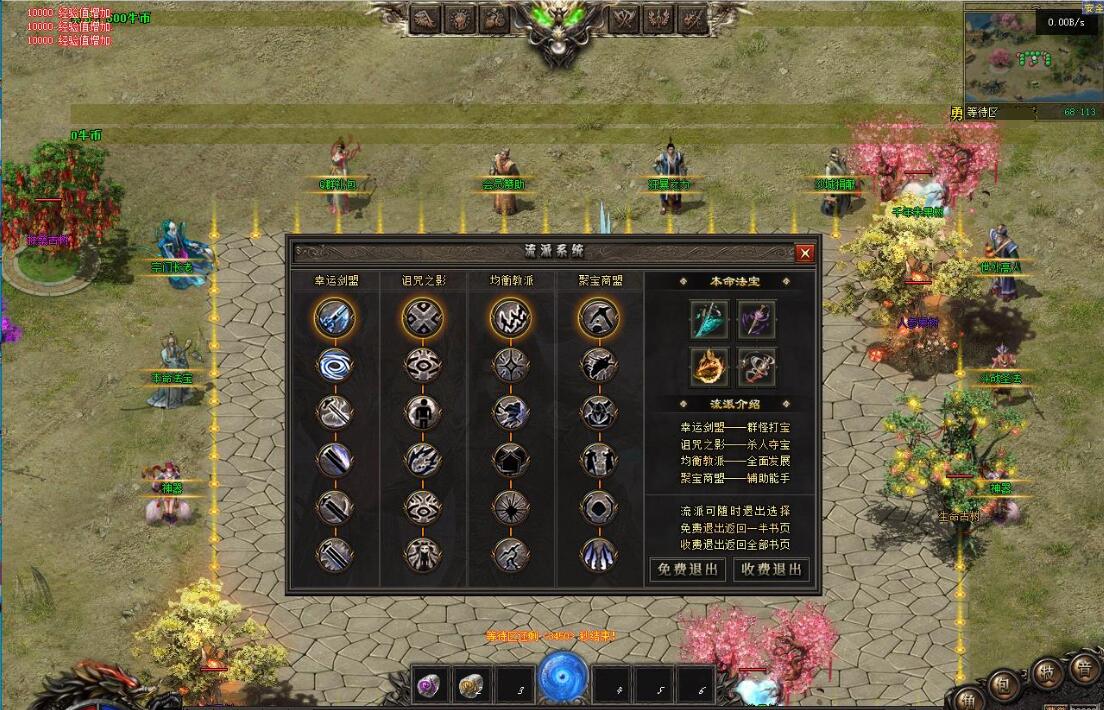Select the flaming ring treasure
The height and width of the screenshot is (710, 1104).
click(x=709, y=367)
